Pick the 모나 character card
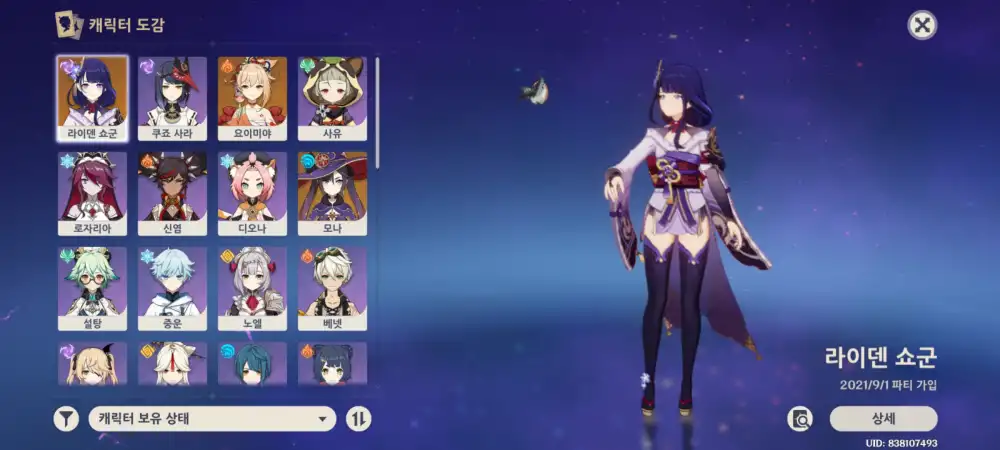 coord(332,194)
